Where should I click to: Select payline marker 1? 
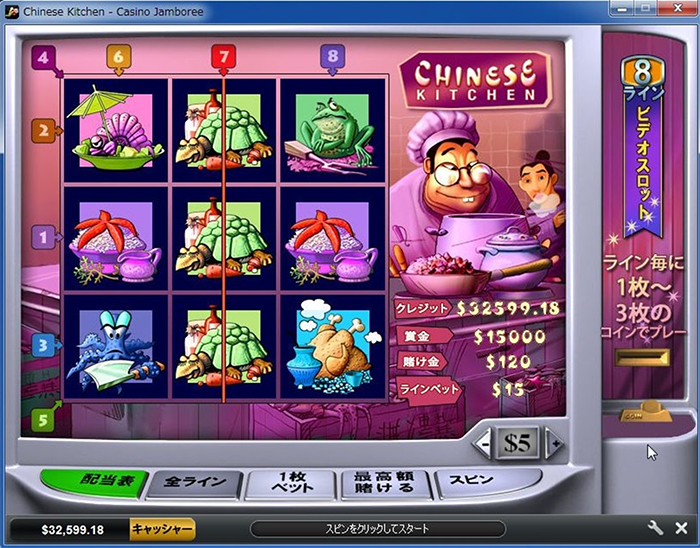42,237
